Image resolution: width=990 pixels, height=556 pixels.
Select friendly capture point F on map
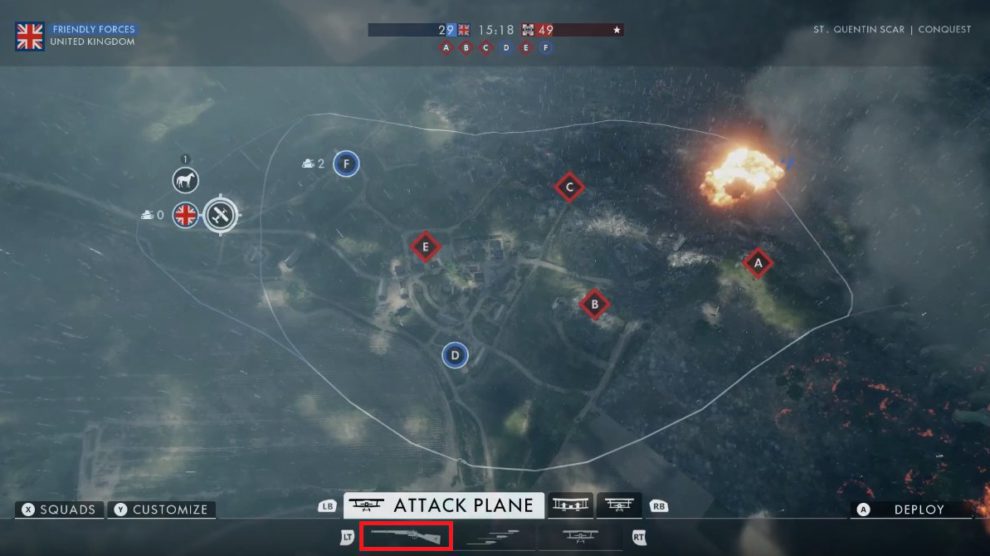pyautogui.click(x=346, y=163)
